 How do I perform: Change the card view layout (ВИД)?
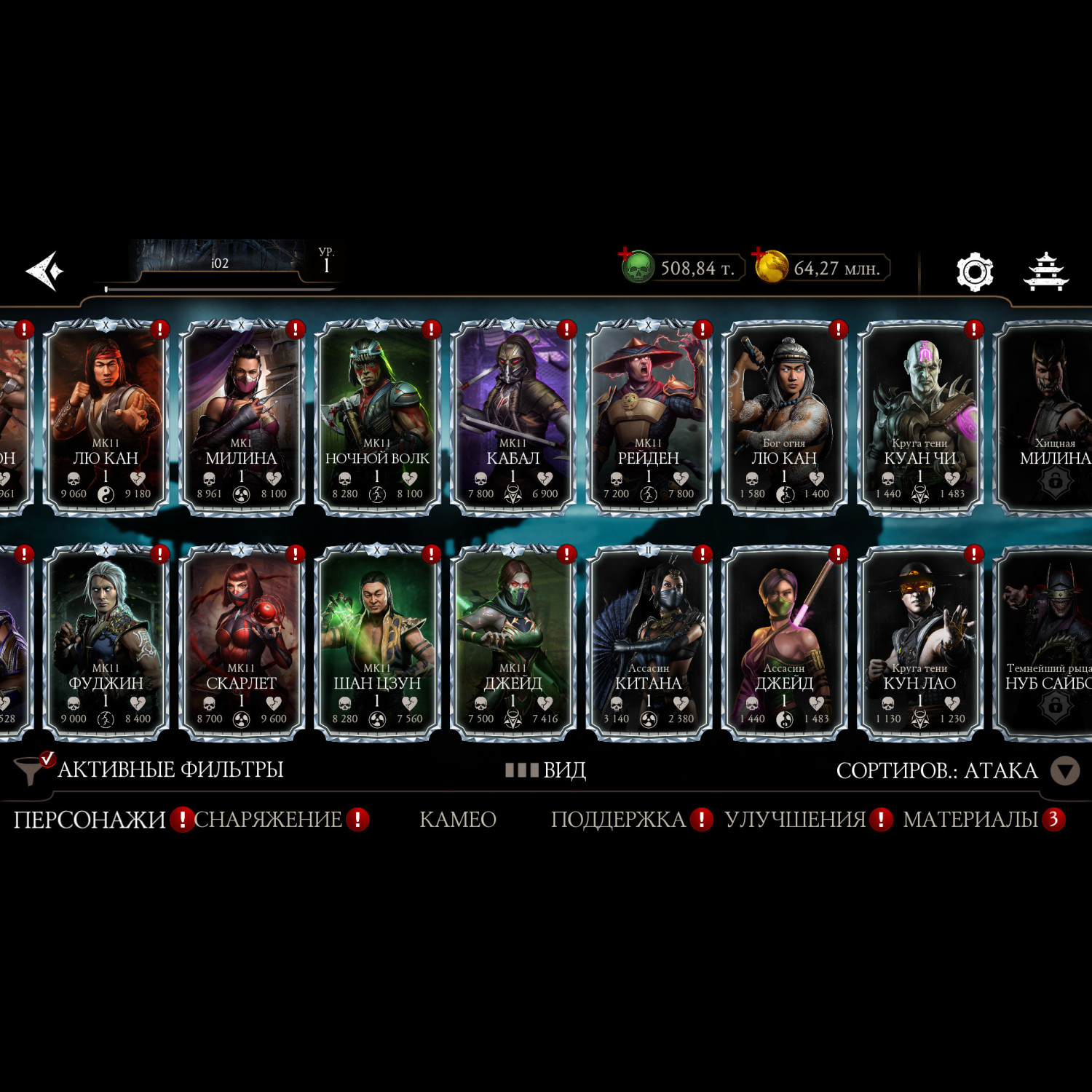pos(546,770)
